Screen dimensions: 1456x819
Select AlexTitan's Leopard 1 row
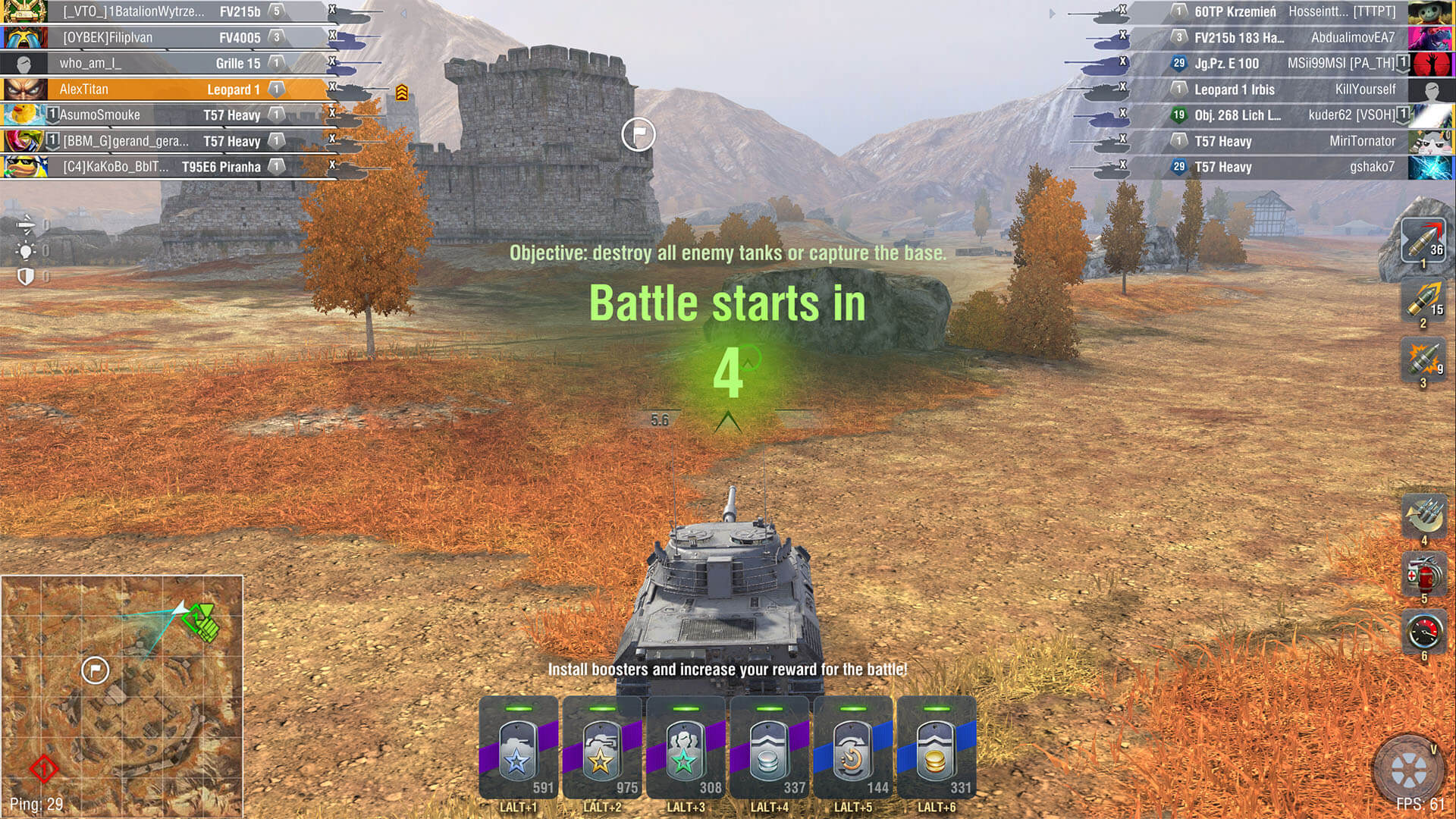click(163, 89)
